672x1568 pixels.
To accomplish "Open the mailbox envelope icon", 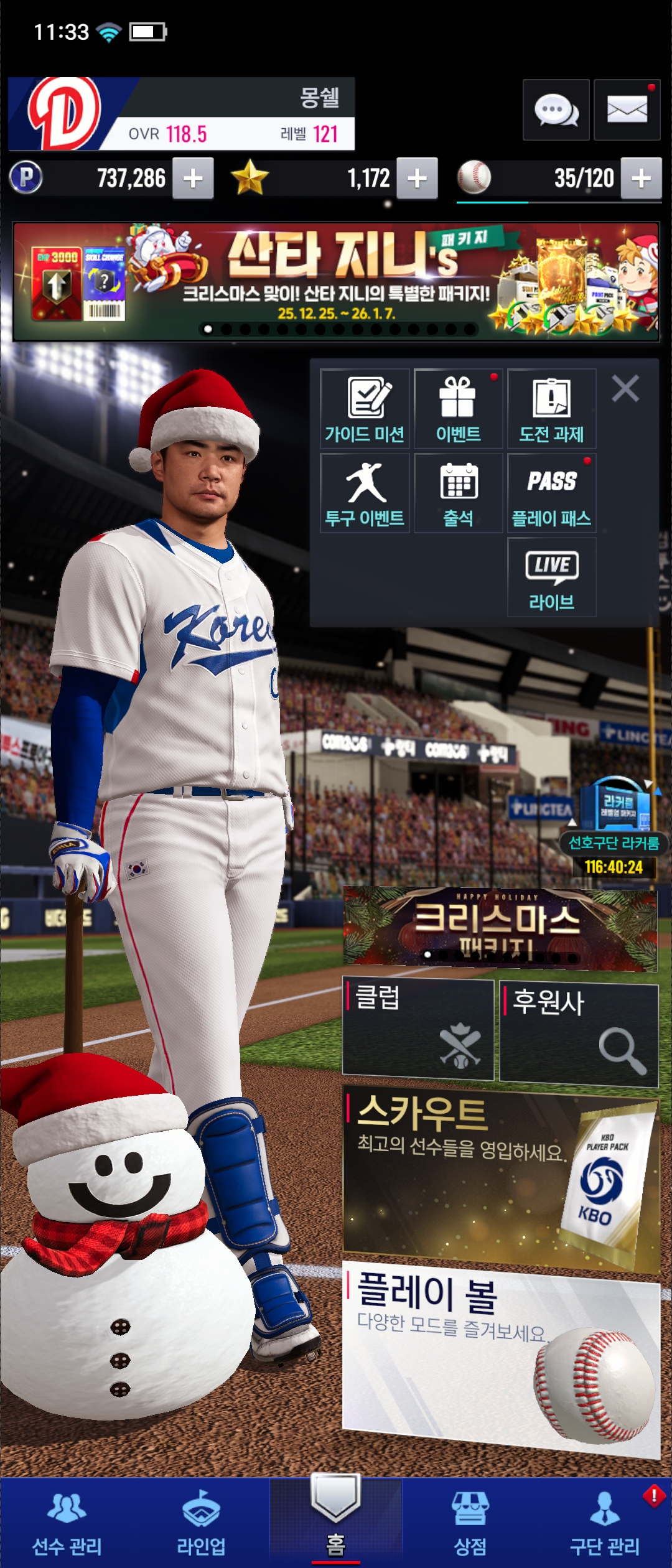I will click(x=627, y=110).
